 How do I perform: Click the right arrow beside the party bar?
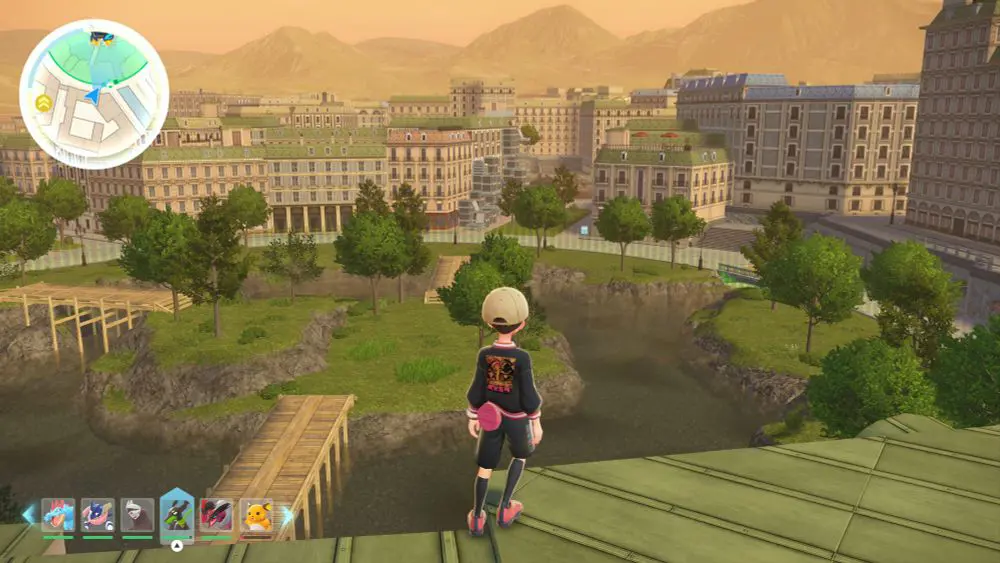point(287,515)
